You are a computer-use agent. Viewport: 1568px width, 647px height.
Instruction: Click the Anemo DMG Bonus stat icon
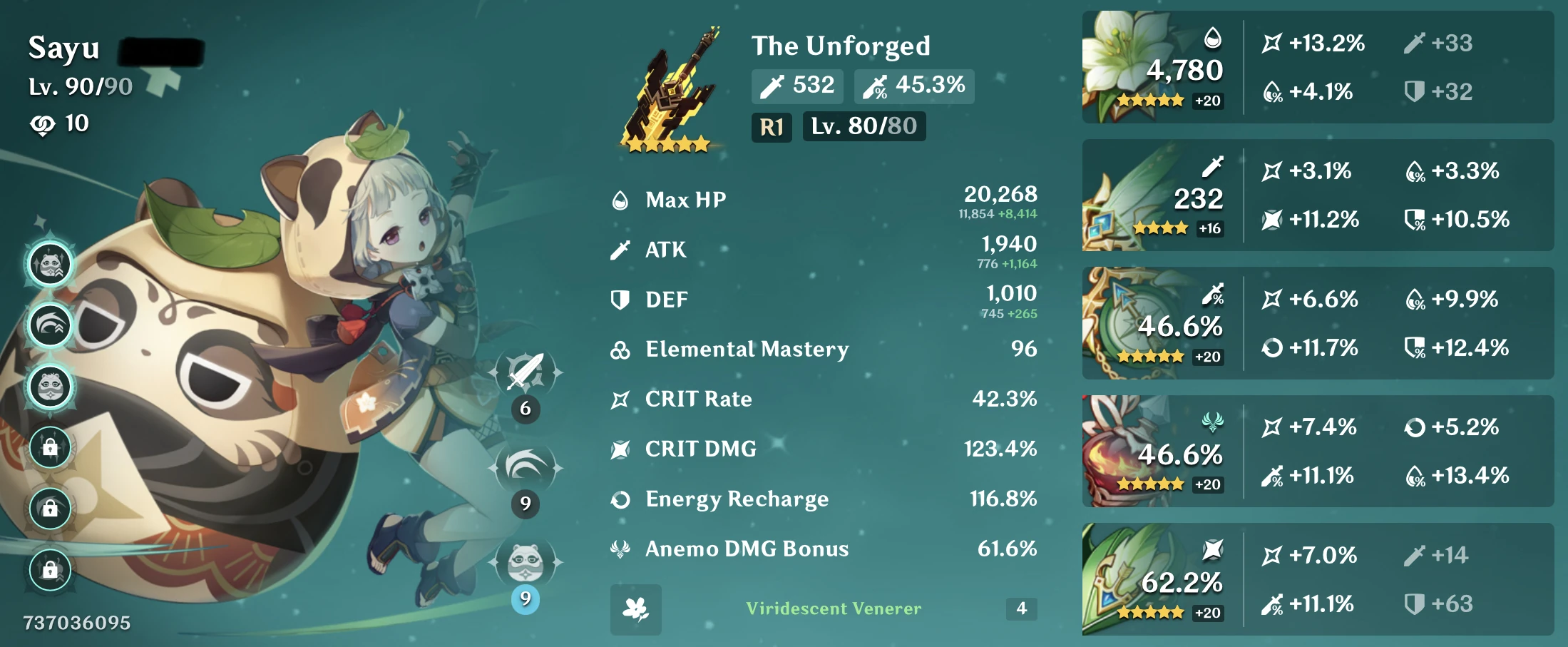click(620, 549)
